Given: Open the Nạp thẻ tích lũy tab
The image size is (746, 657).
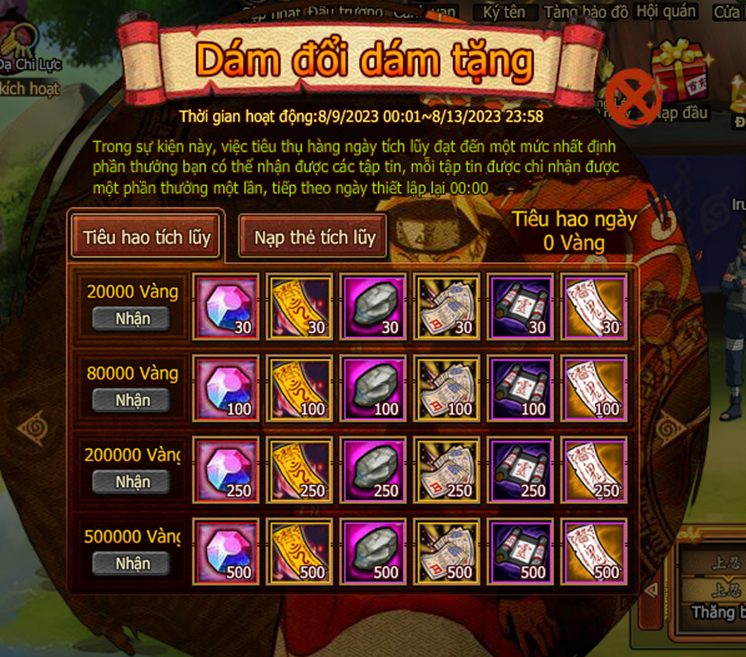Looking at the screenshot, I should click(x=313, y=237).
